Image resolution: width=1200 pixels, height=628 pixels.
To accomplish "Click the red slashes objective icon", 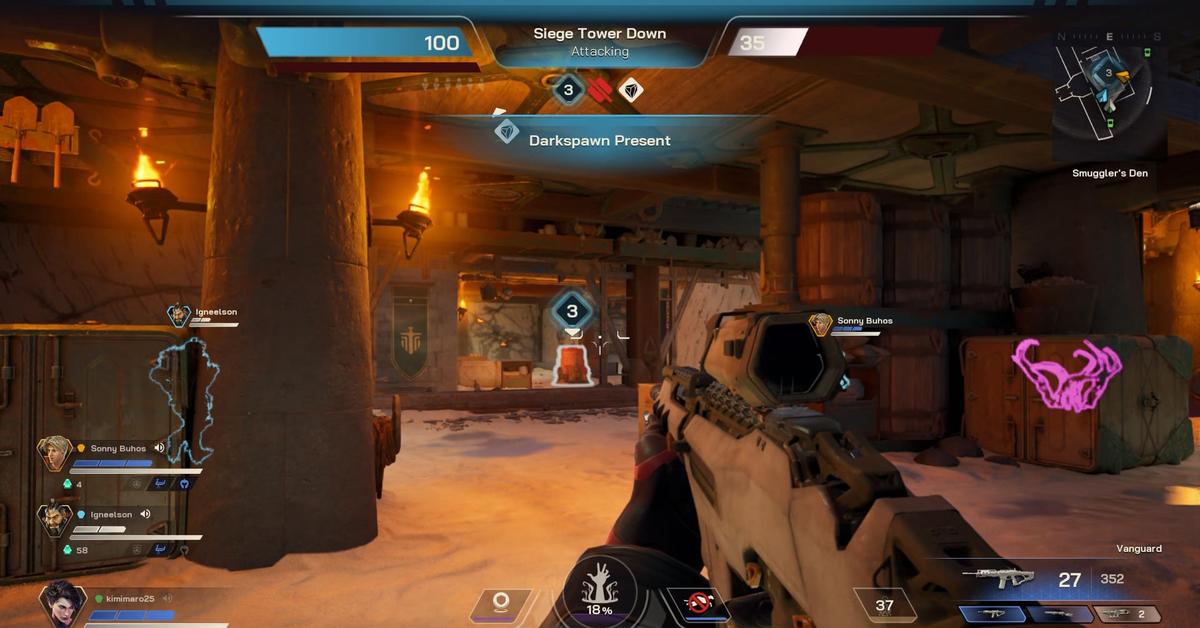I will (599, 91).
